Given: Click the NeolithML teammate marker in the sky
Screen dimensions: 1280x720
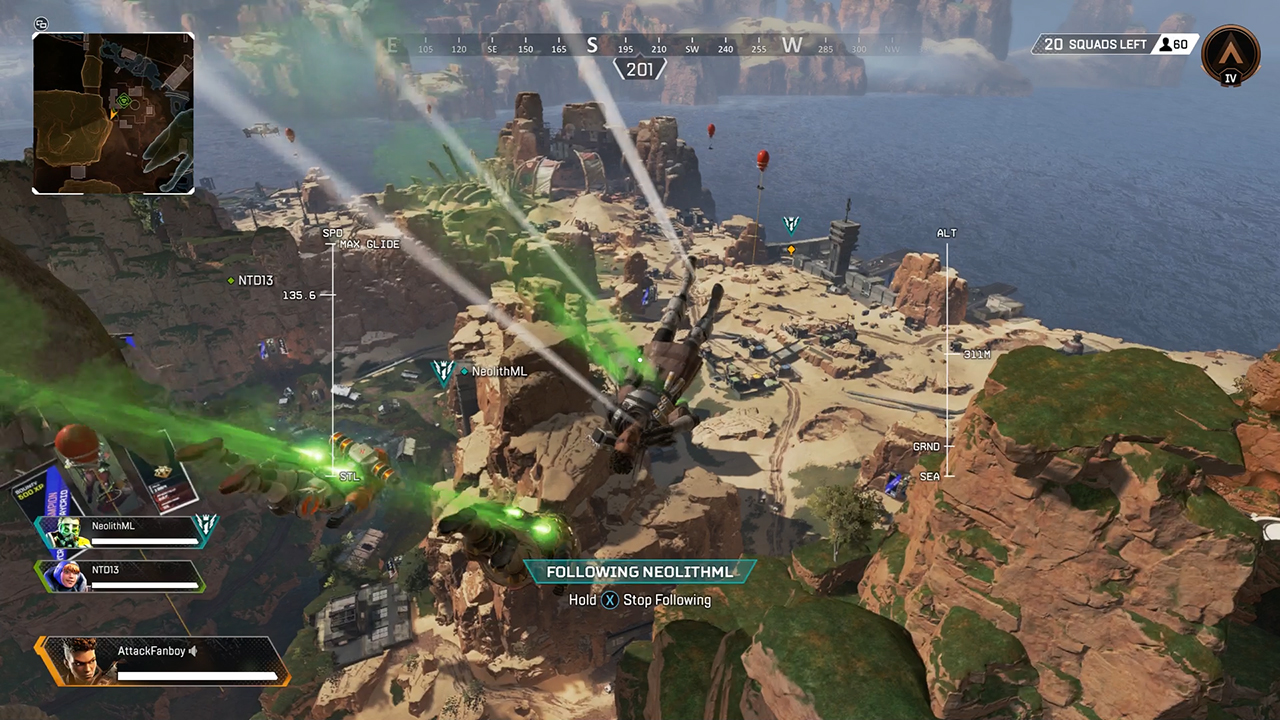Looking at the screenshot, I should coord(442,372).
